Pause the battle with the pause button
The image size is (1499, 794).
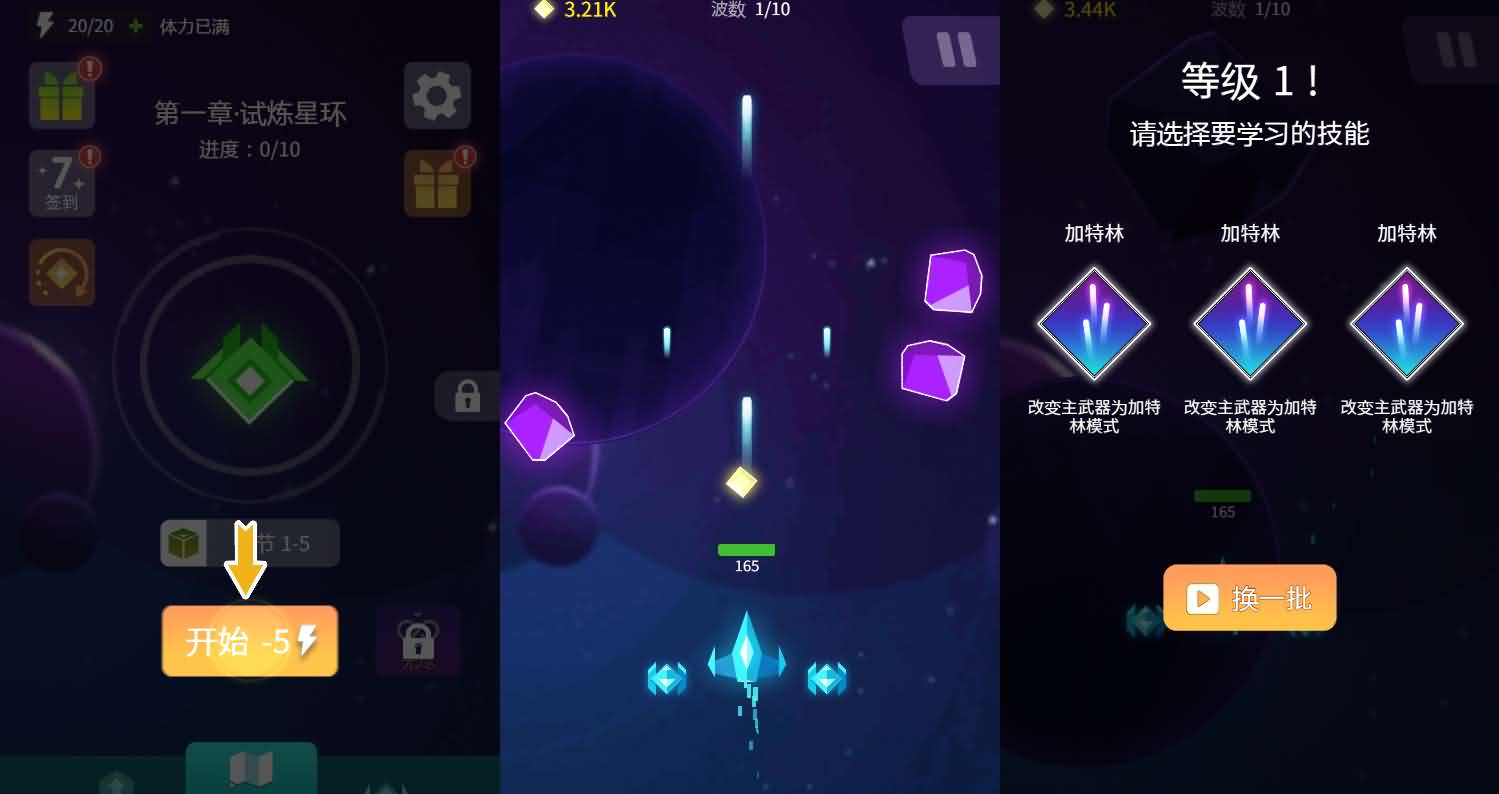pyautogui.click(x=951, y=50)
